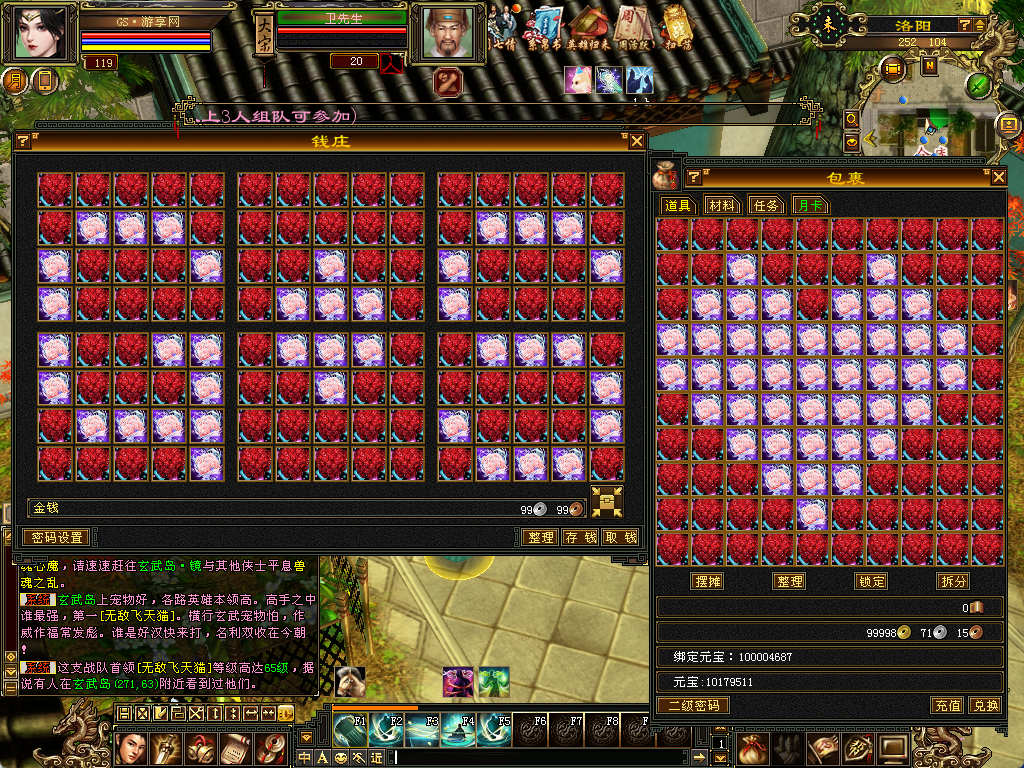Open the 充值 recharge page
Viewport: 1024px width, 768px height.
[x=948, y=705]
